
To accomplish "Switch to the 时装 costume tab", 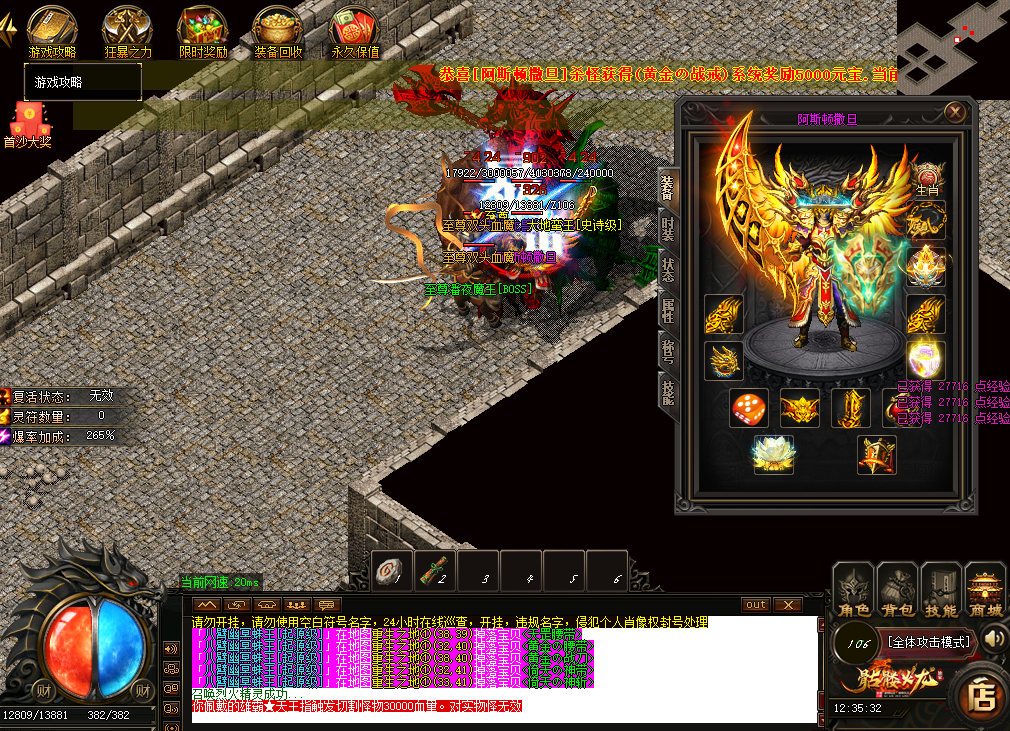I will 668,228.
